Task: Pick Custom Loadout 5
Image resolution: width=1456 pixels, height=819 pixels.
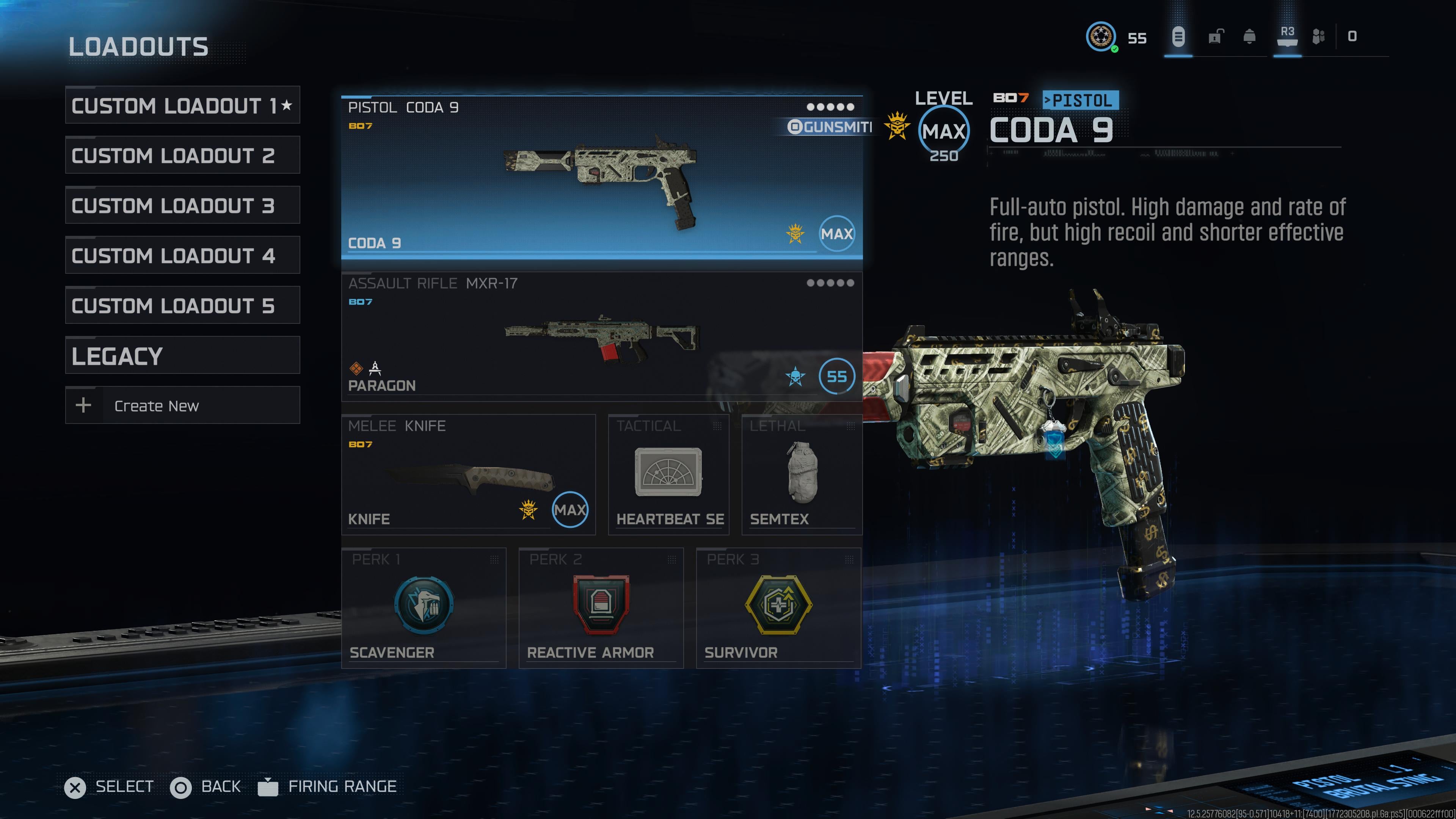Action: [182, 305]
